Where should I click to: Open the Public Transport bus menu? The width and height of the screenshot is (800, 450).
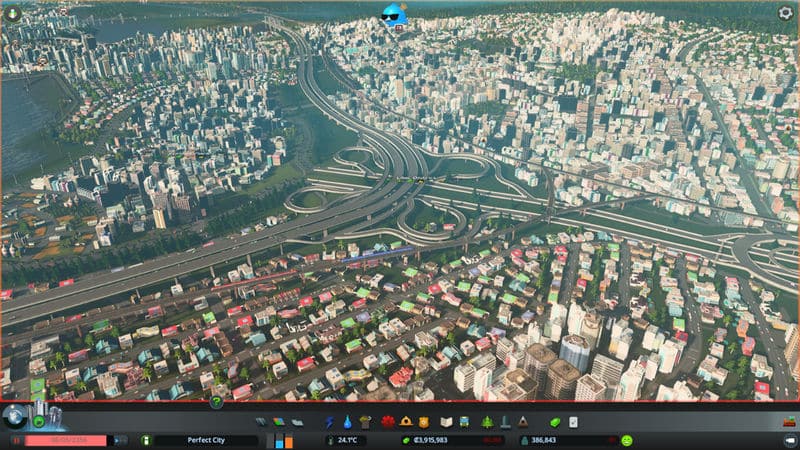point(466,422)
